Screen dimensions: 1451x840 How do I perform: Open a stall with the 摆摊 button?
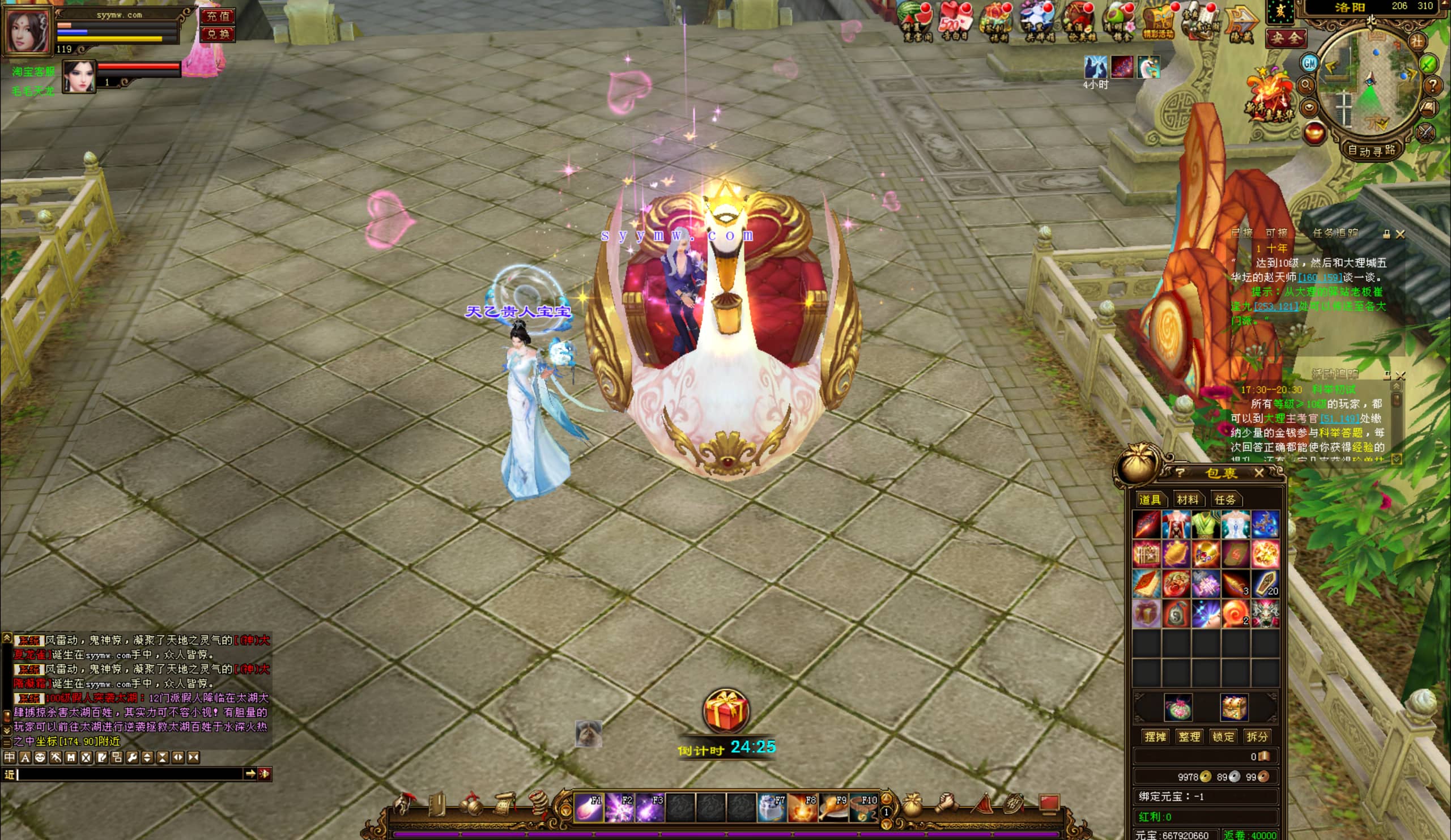(x=1155, y=737)
